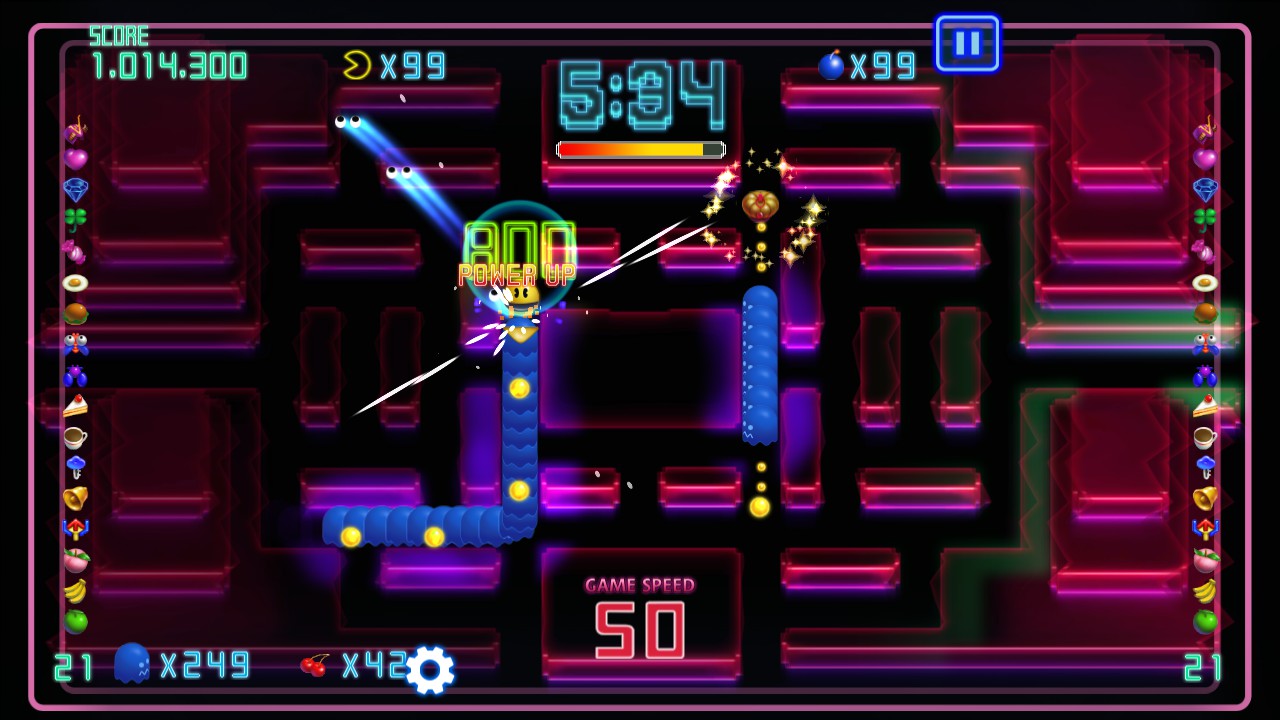Click the cake slice icon on right sidebar
The image size is (1280, 720).
click(1204, 408)
